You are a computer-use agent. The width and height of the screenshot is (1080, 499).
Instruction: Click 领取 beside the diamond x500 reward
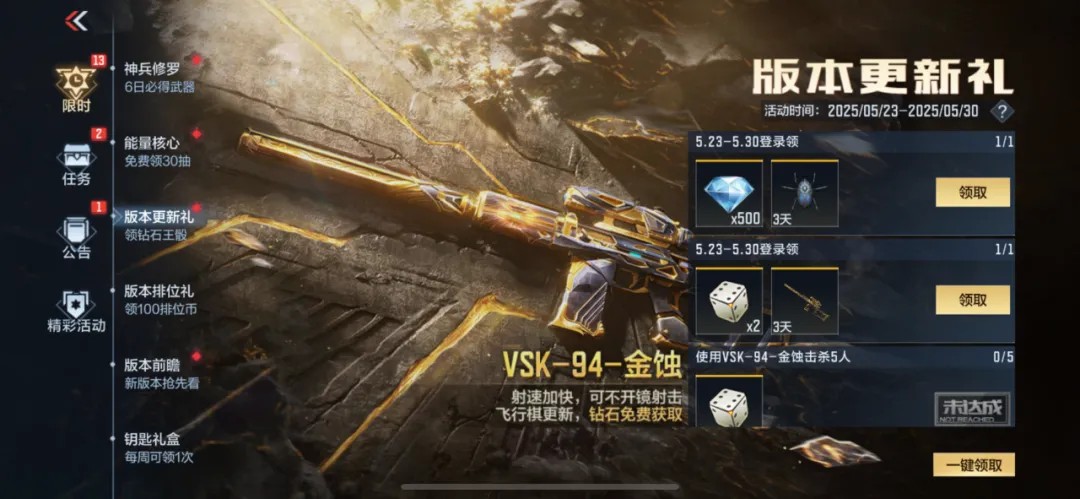(972, 192)
